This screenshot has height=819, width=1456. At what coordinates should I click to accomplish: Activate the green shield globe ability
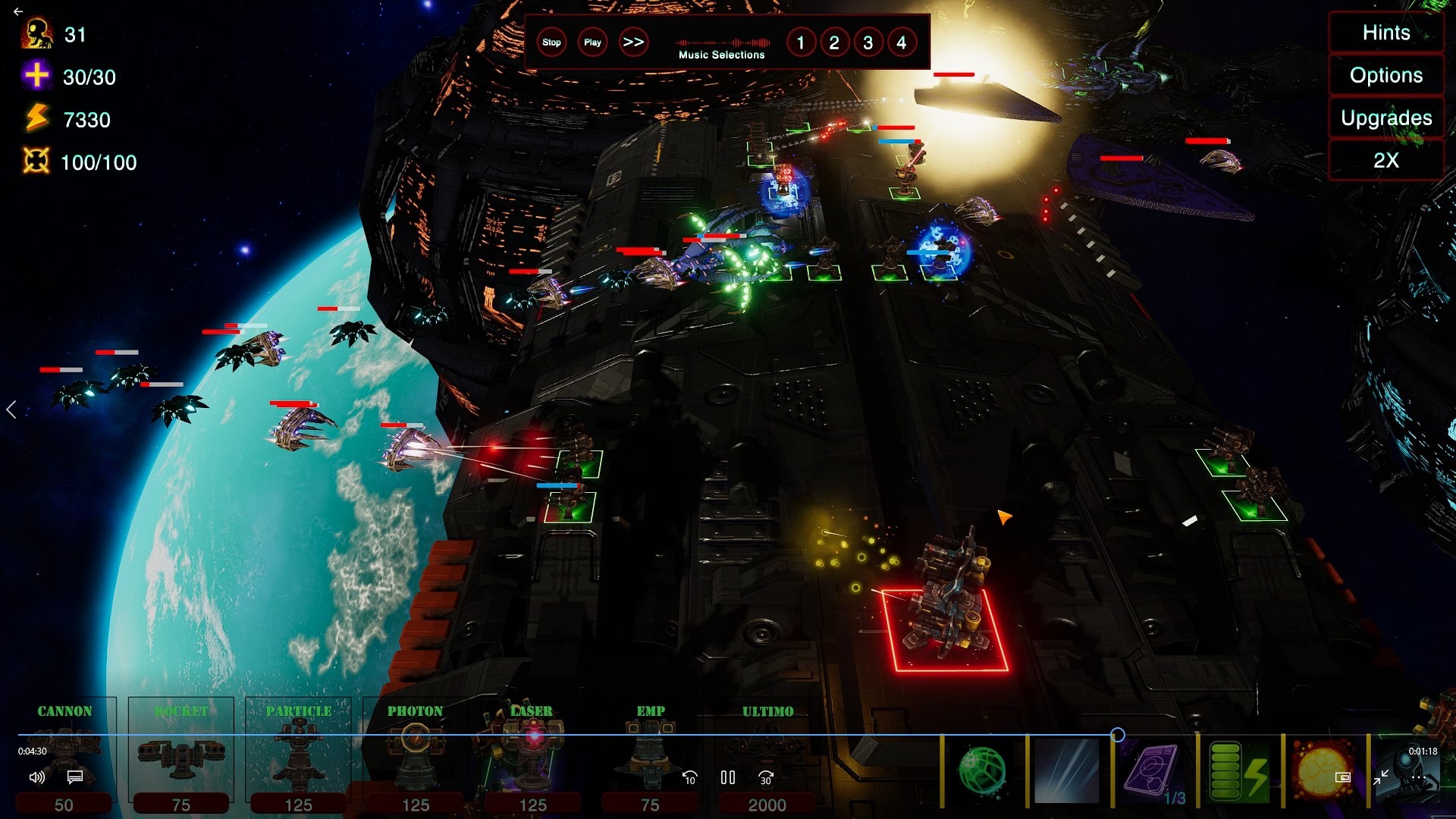984,771
